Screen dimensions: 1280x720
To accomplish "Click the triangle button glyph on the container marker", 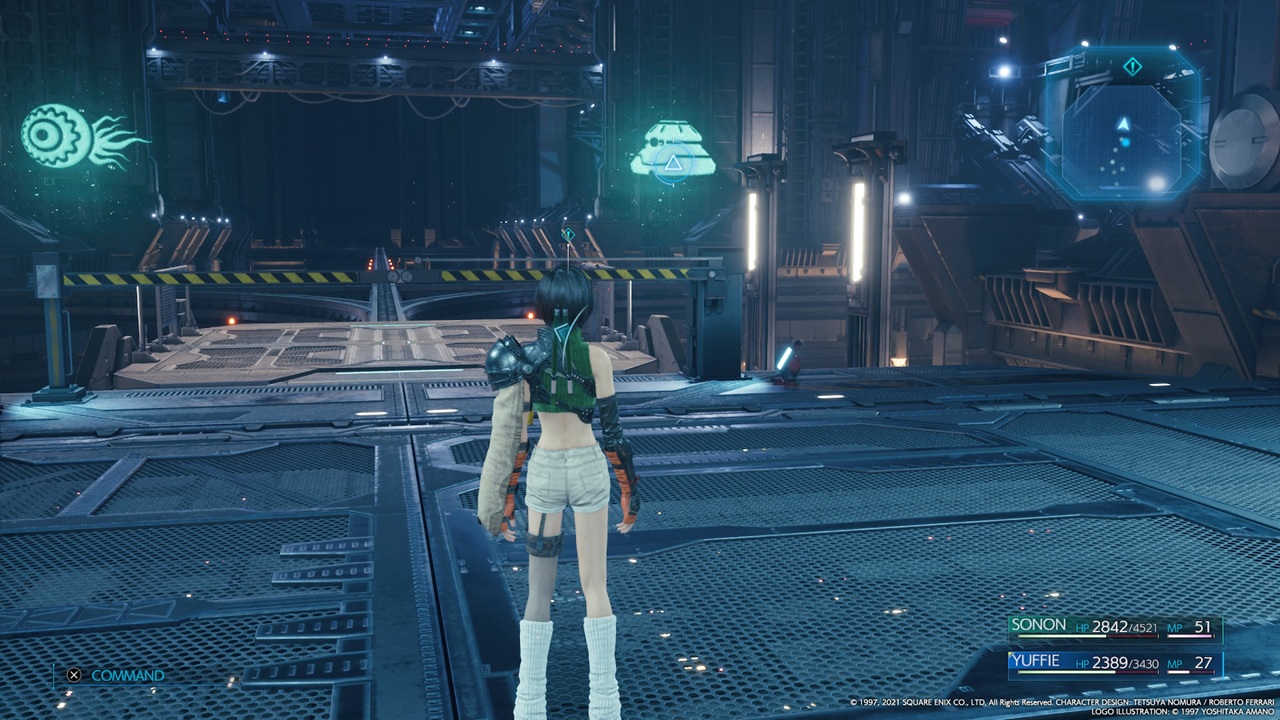I will click(x=673, y=163).
